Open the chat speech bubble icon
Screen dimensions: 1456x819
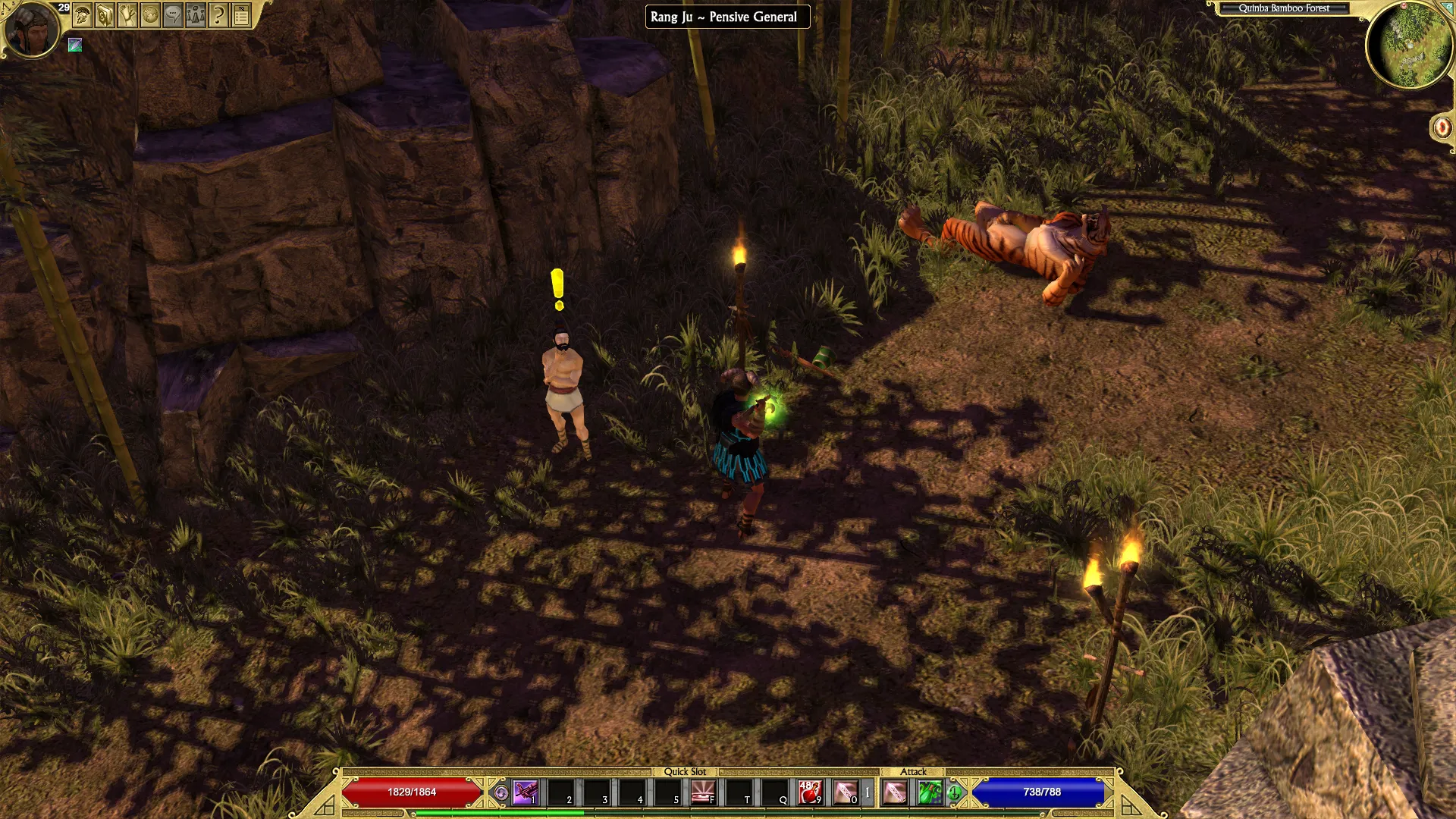click(x=173, y=14)
